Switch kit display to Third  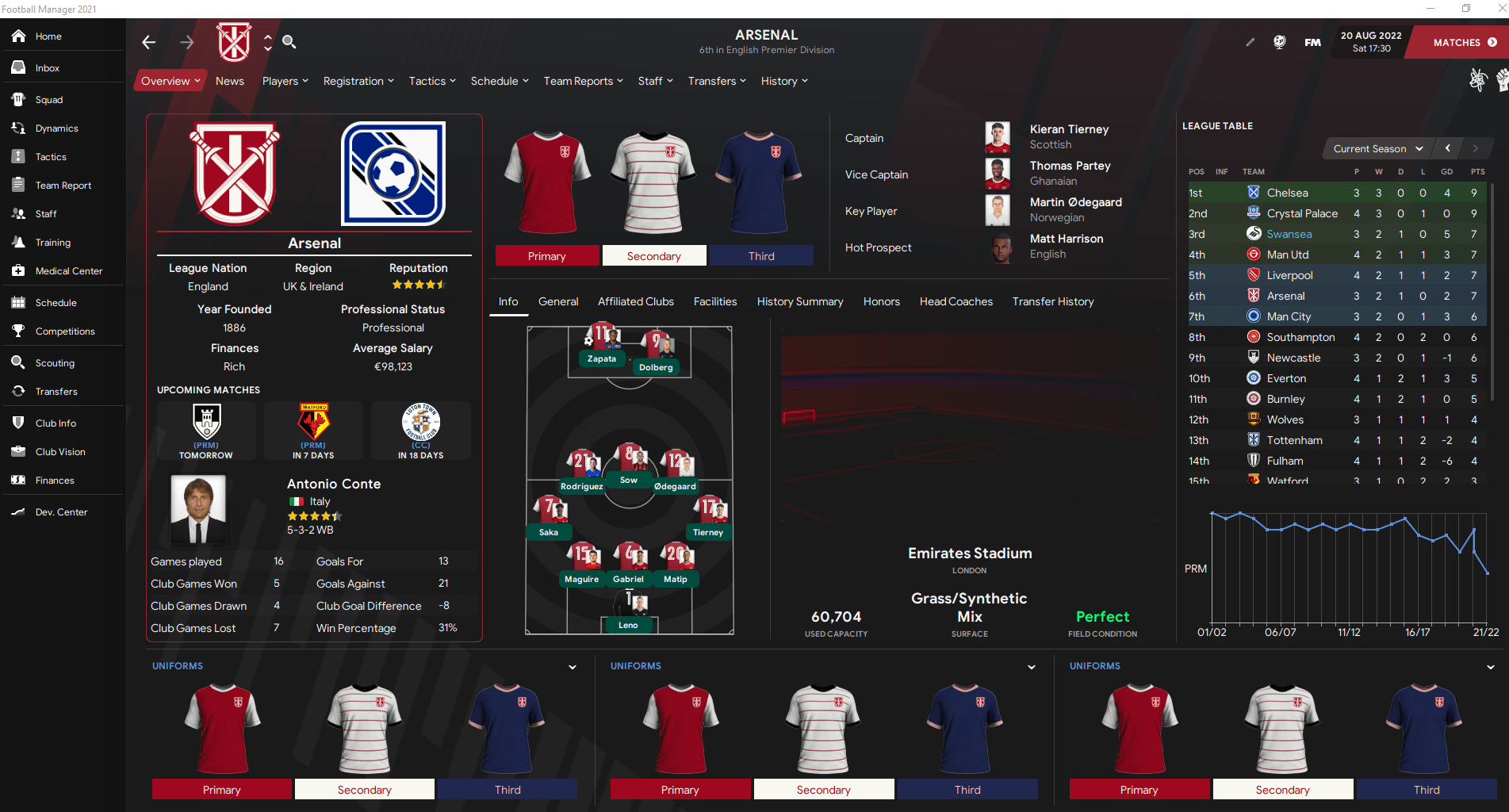760,255
